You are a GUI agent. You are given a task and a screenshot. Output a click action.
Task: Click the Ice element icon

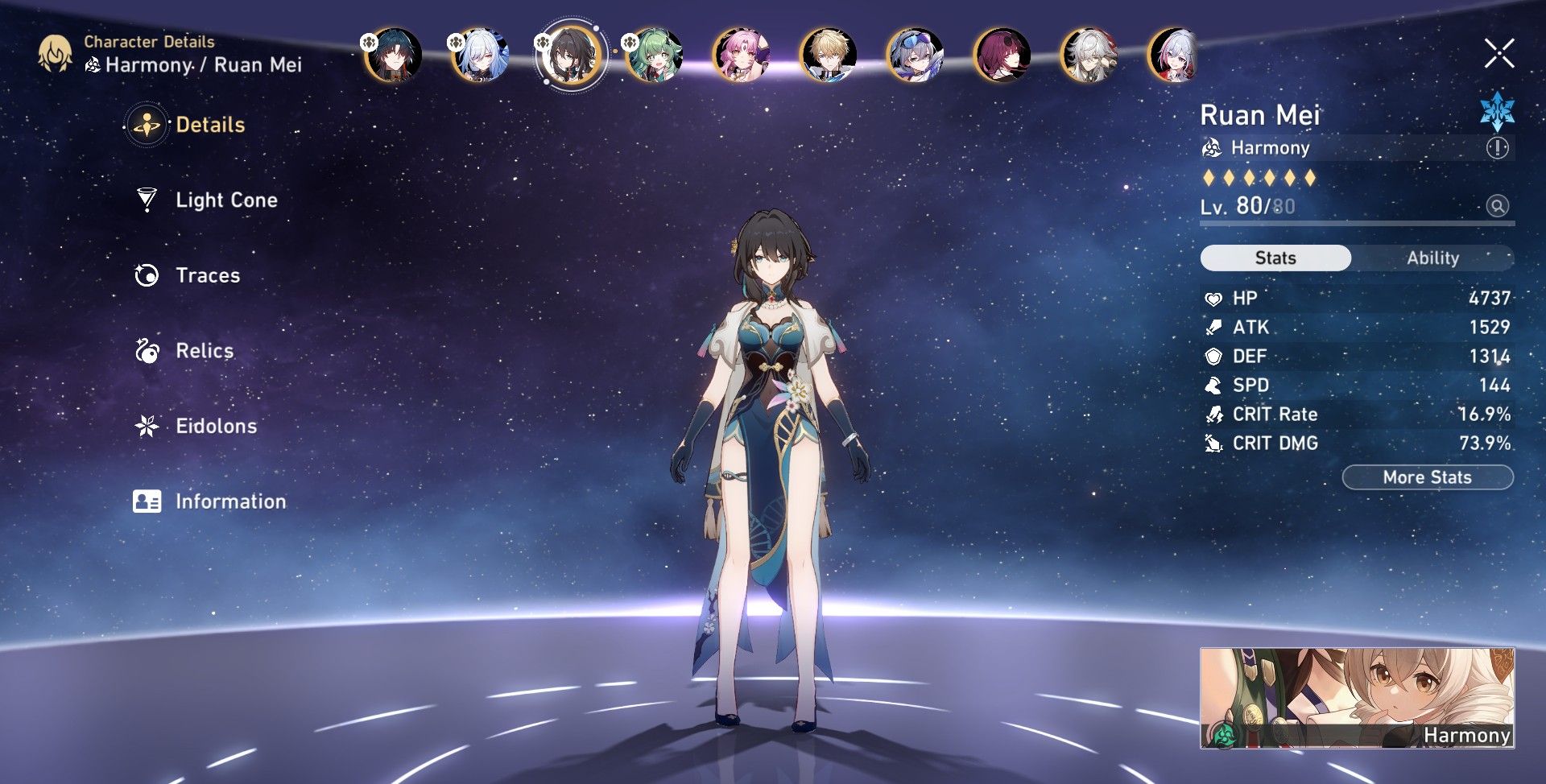pyautogui.click(x=1497, y=112)
